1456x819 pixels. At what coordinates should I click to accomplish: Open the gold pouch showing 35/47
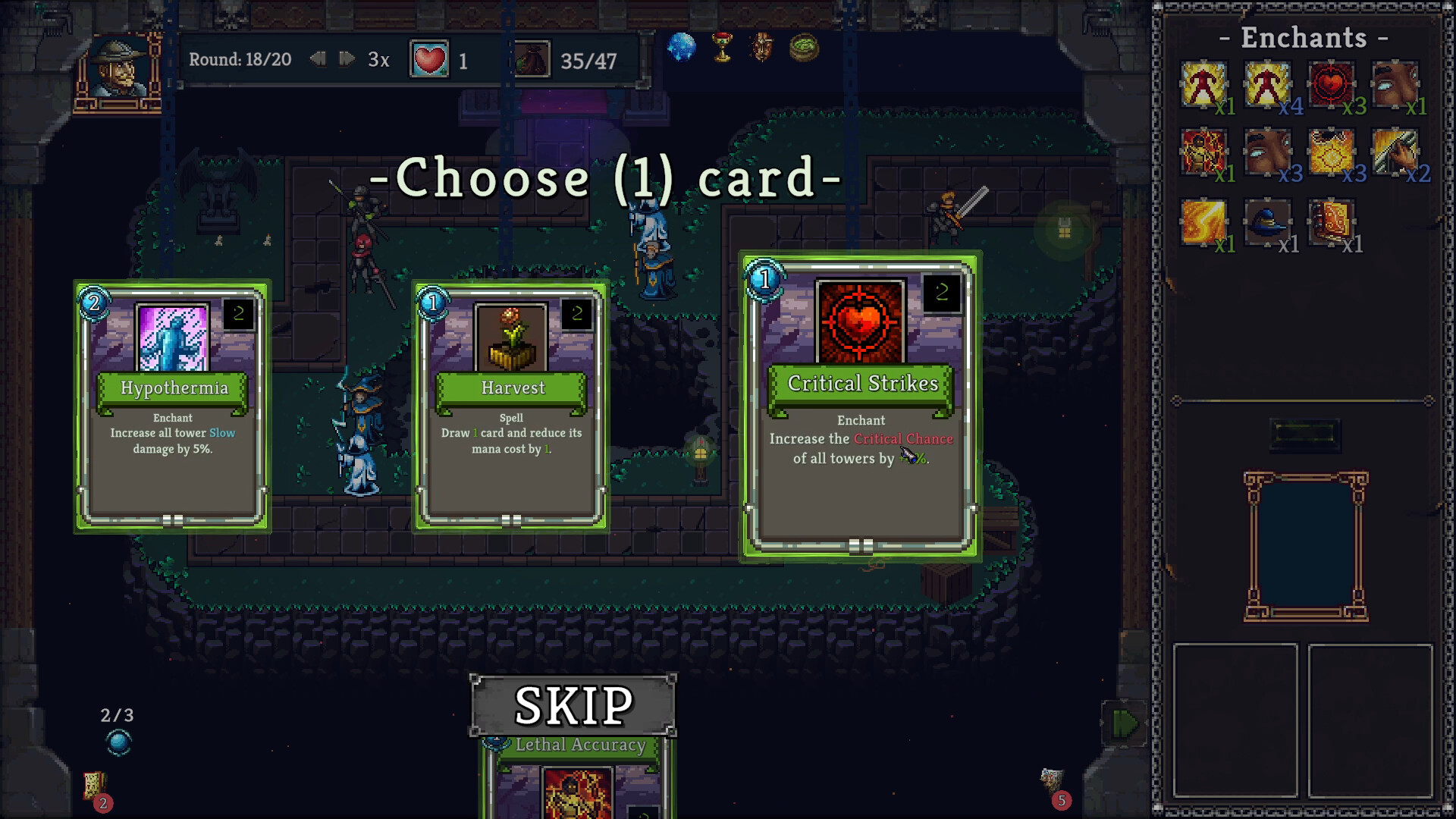click(x=533, y=60)
